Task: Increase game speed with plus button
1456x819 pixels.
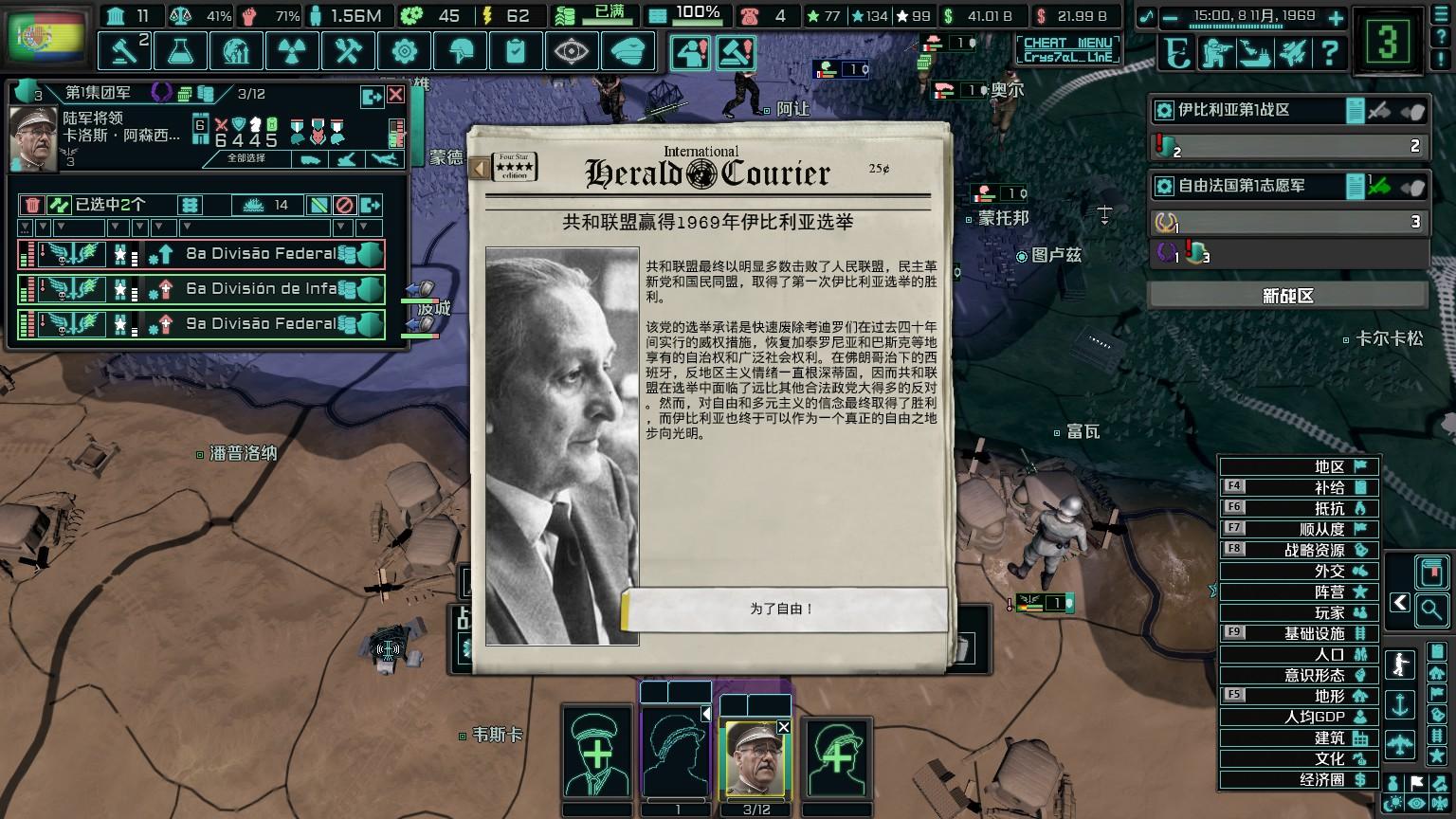Action: coord(1336,17)
